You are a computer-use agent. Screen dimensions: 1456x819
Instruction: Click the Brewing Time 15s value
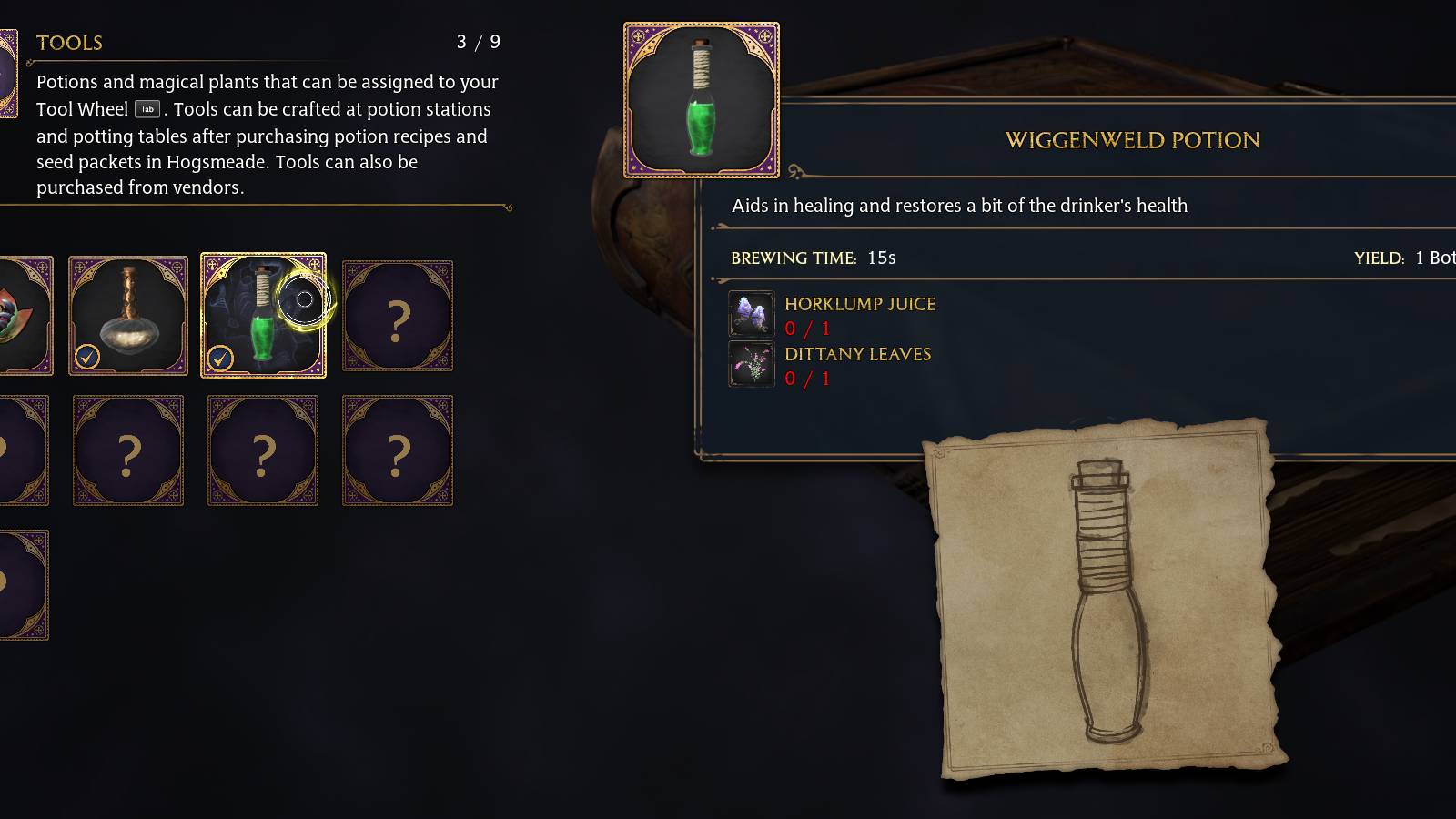tap(881, 258)
